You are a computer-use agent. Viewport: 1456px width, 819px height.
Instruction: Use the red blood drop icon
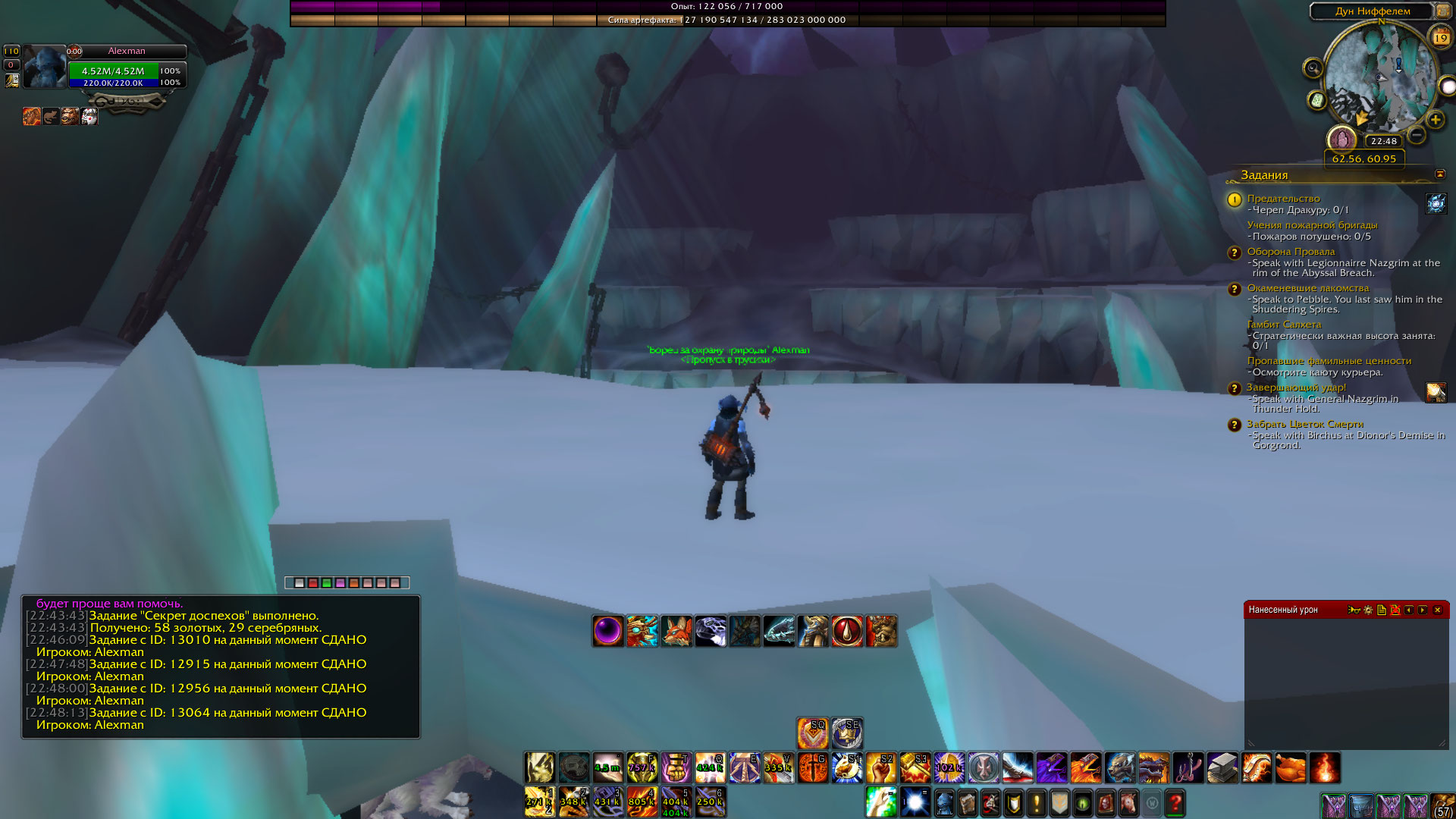[847, 631]
